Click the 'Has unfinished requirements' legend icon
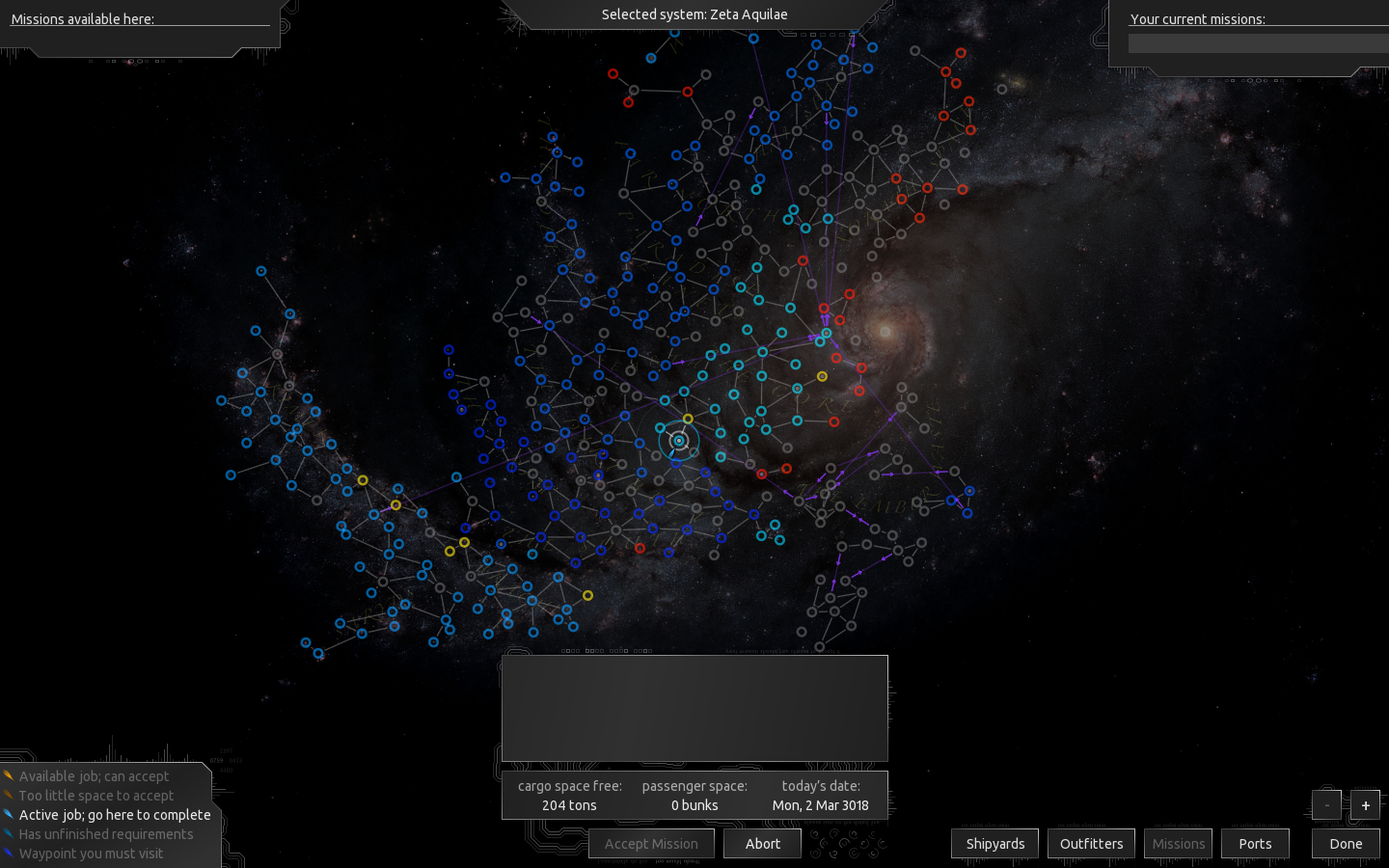 [11, 833]
